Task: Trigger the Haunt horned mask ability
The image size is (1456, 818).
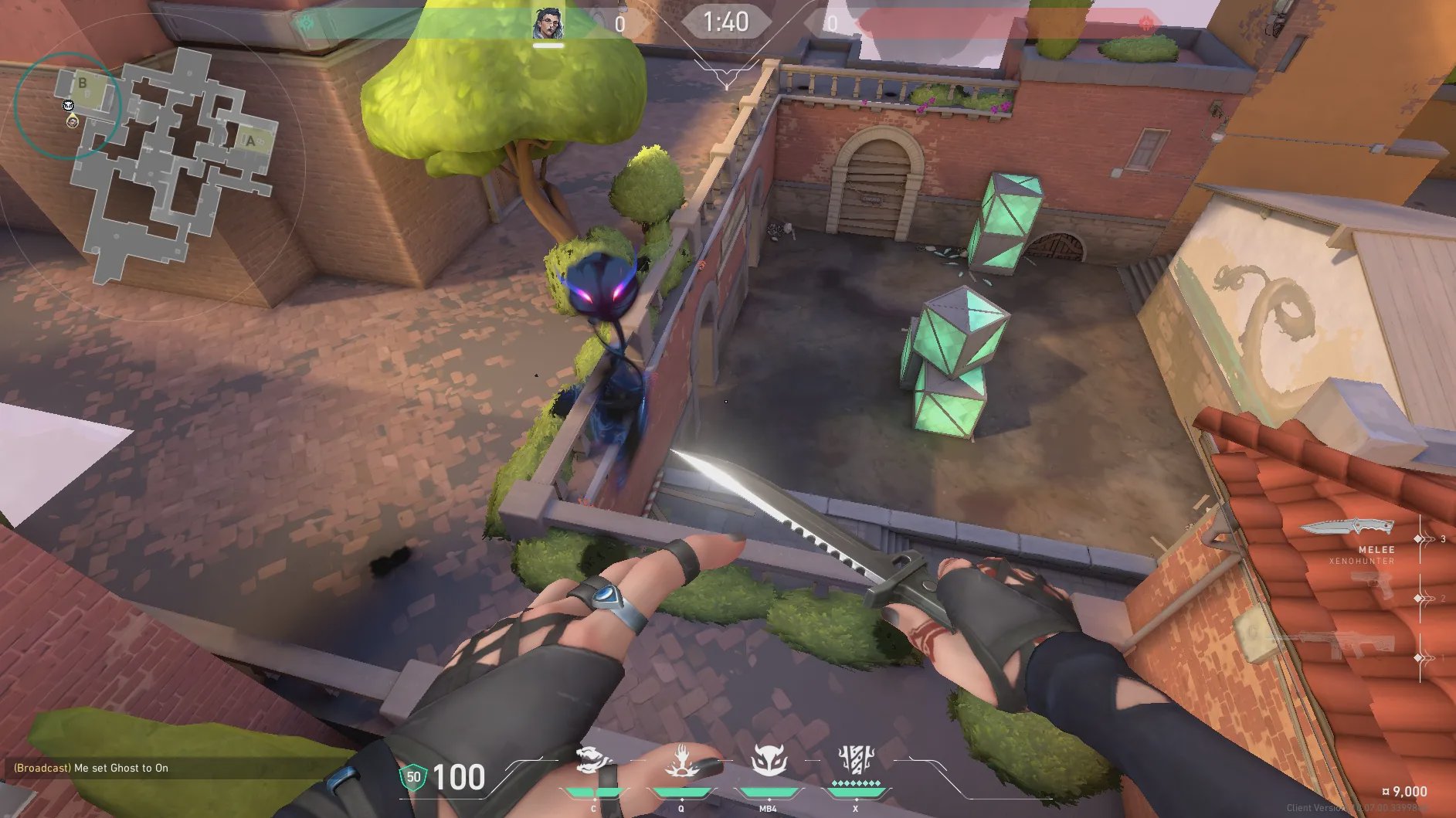Action: point(769,760)
